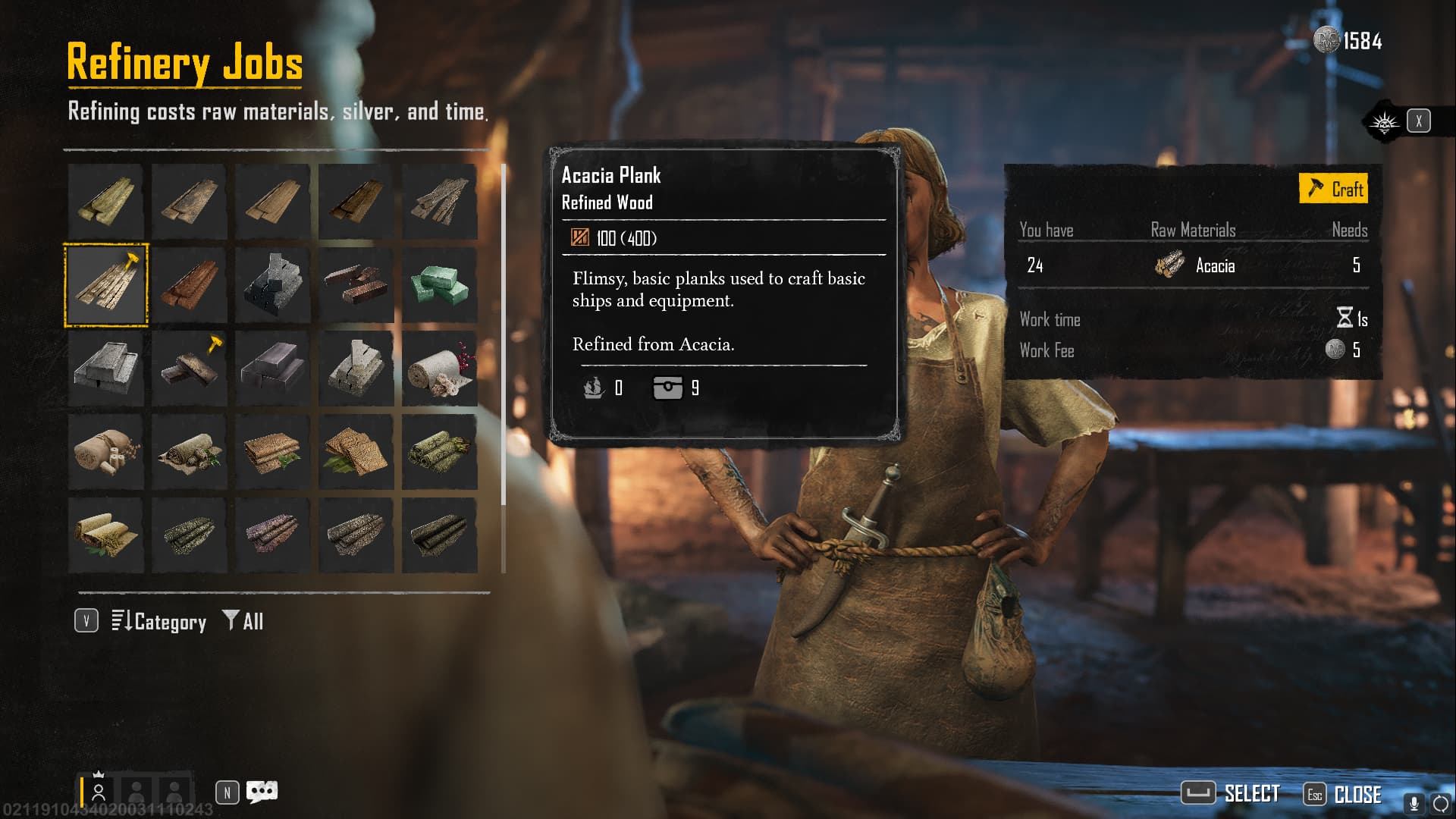Select the brown ingot with hammer badge
Viewport: 1456px width, 819px height.
(190, 369)
